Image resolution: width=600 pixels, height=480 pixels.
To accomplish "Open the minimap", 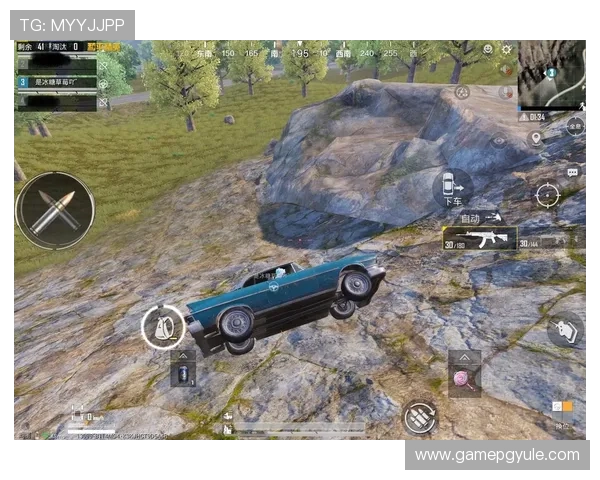I will point(551,75).
